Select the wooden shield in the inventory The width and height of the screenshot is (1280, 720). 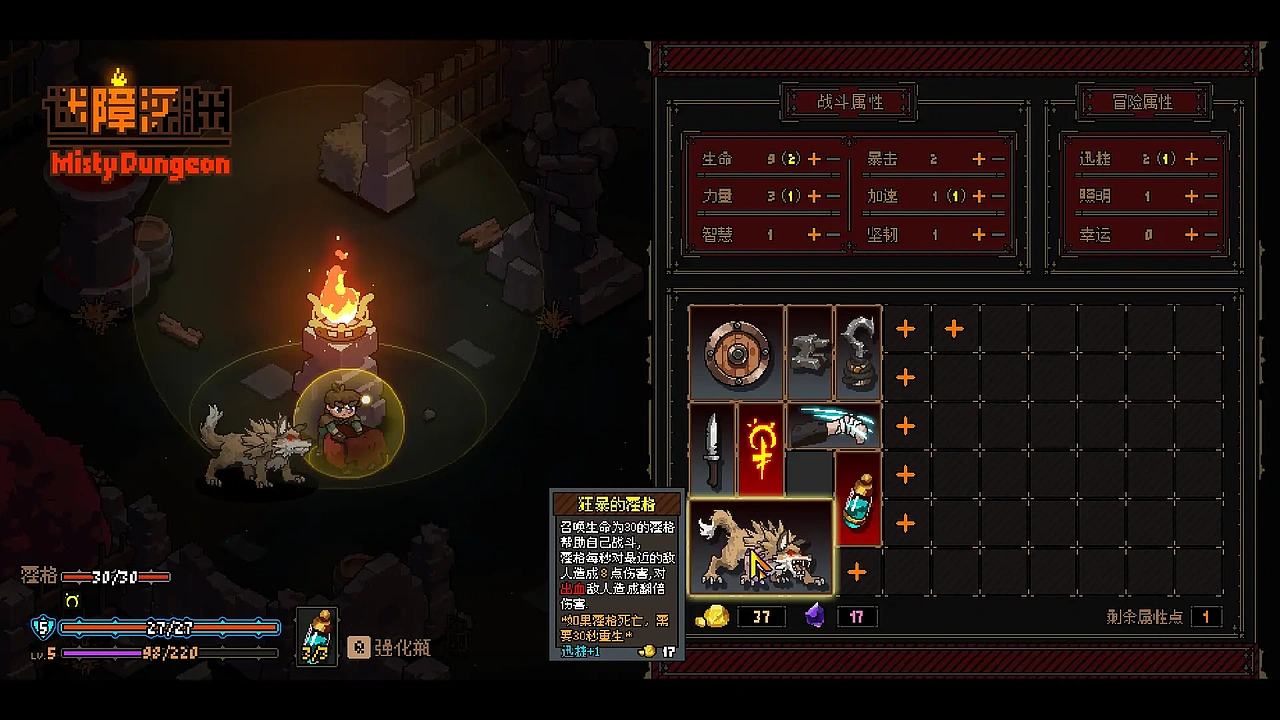[737, 352]
